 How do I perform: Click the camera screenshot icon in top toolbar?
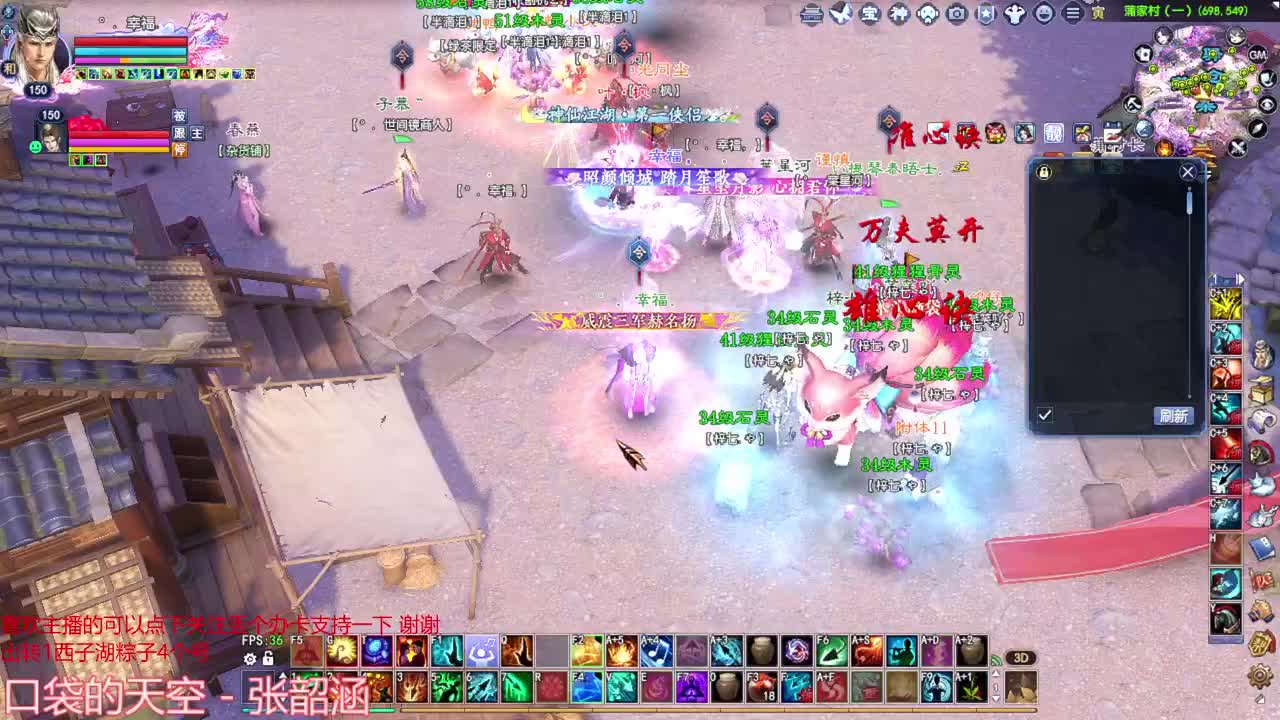point(957,14)
